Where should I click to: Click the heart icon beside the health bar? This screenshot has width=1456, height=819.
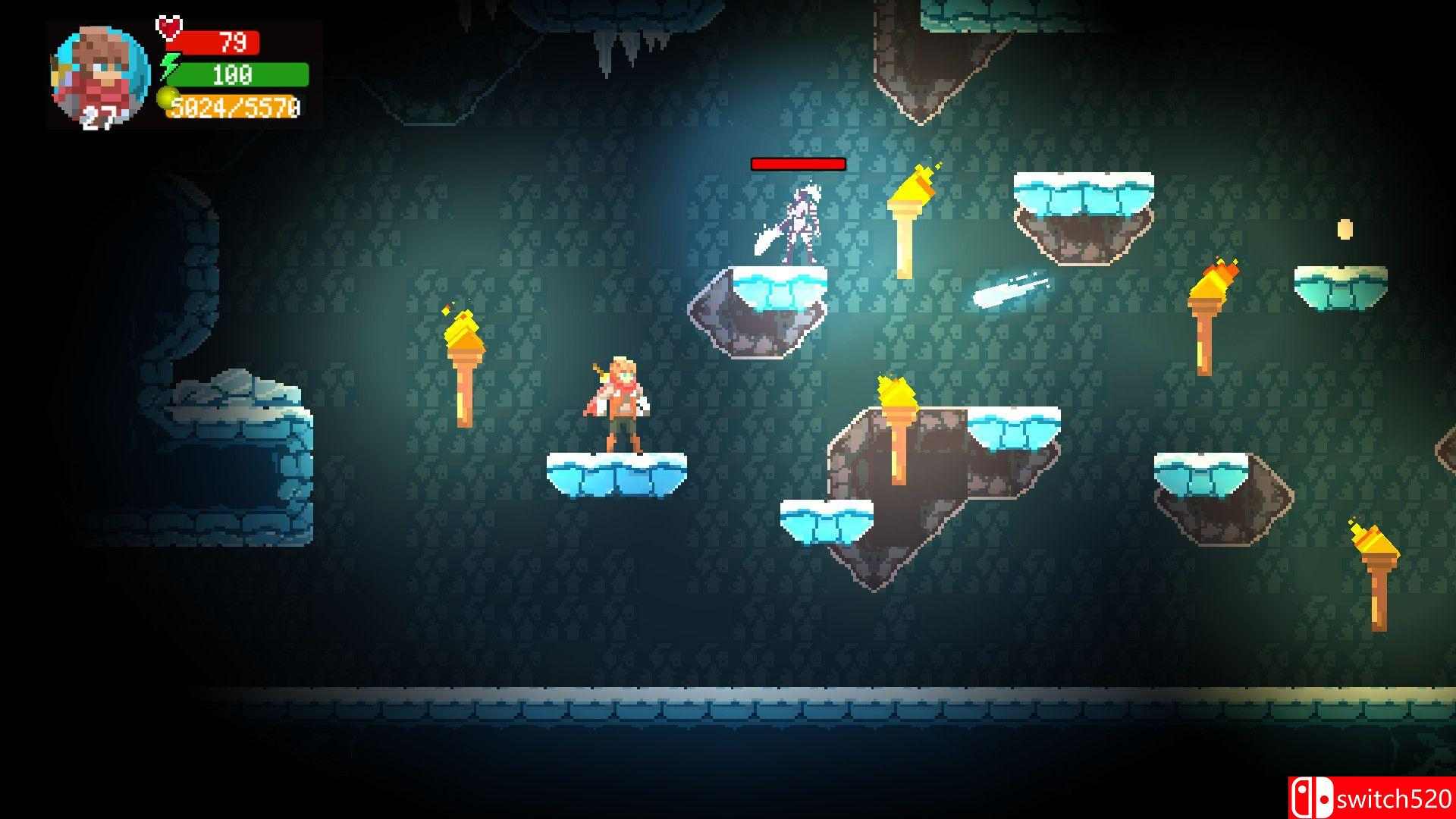tap(168, 28)
